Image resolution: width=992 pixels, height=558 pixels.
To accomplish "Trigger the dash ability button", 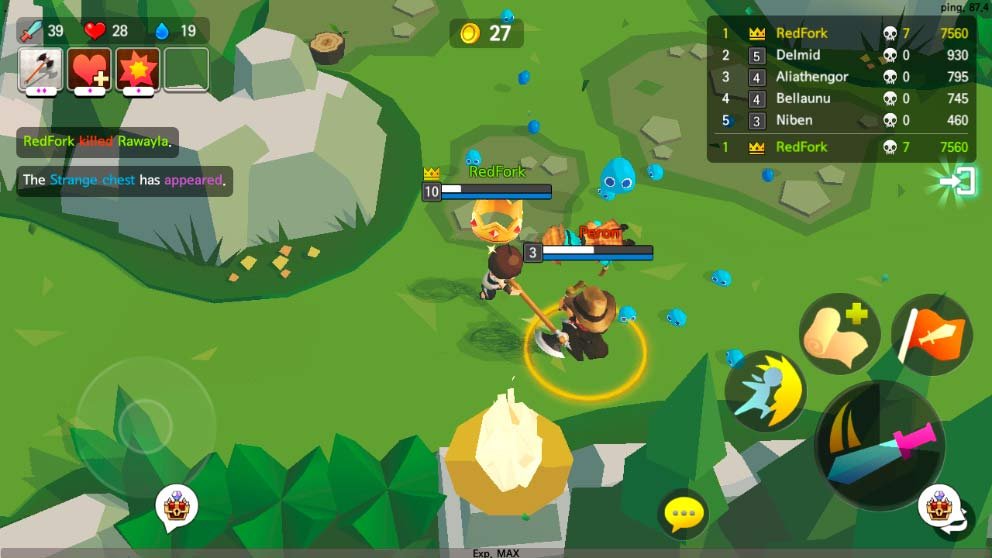I will (x=766, y=391).
